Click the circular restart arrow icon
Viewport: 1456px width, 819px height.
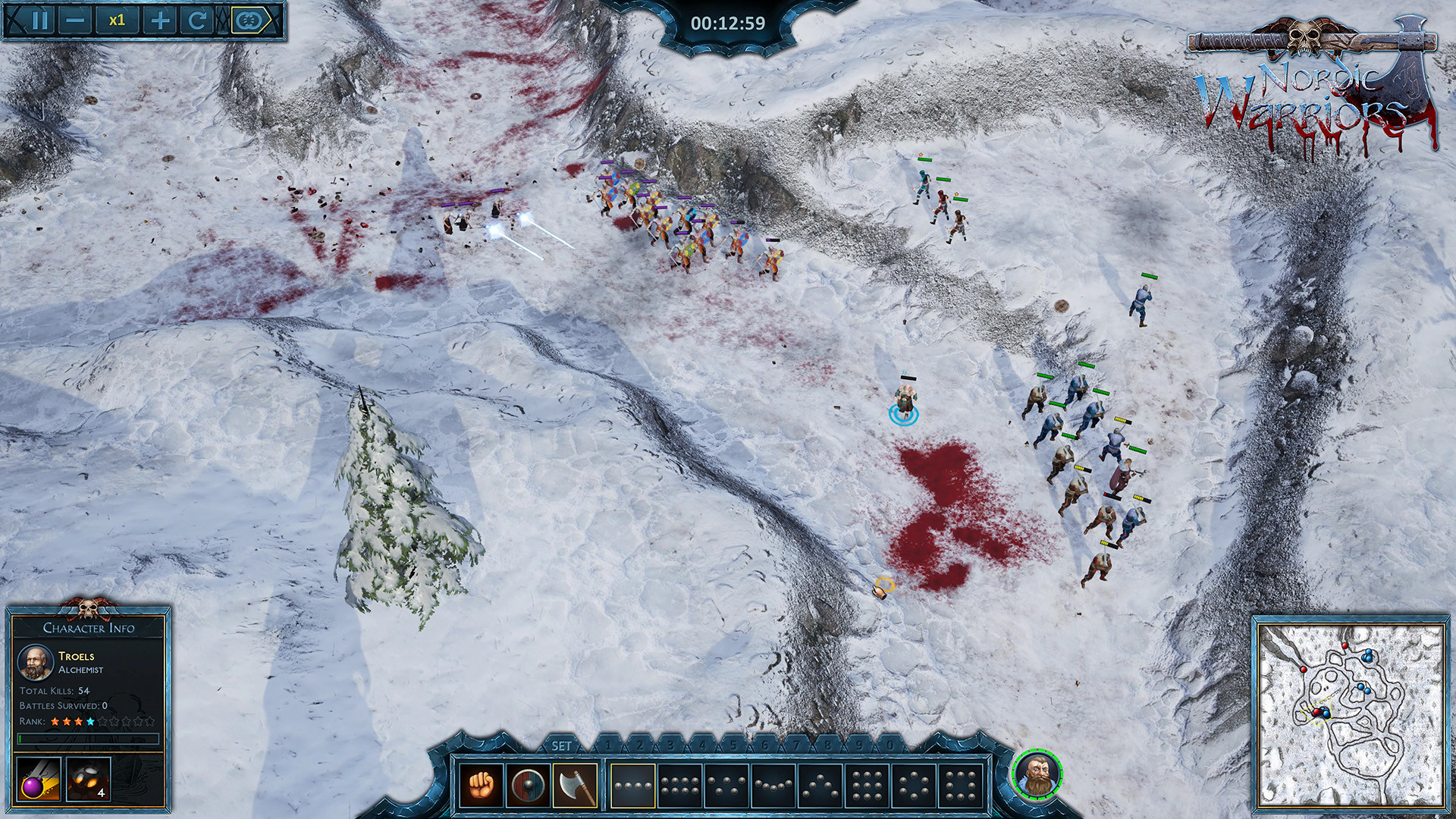pyautogui.click(x=197, y=19)
